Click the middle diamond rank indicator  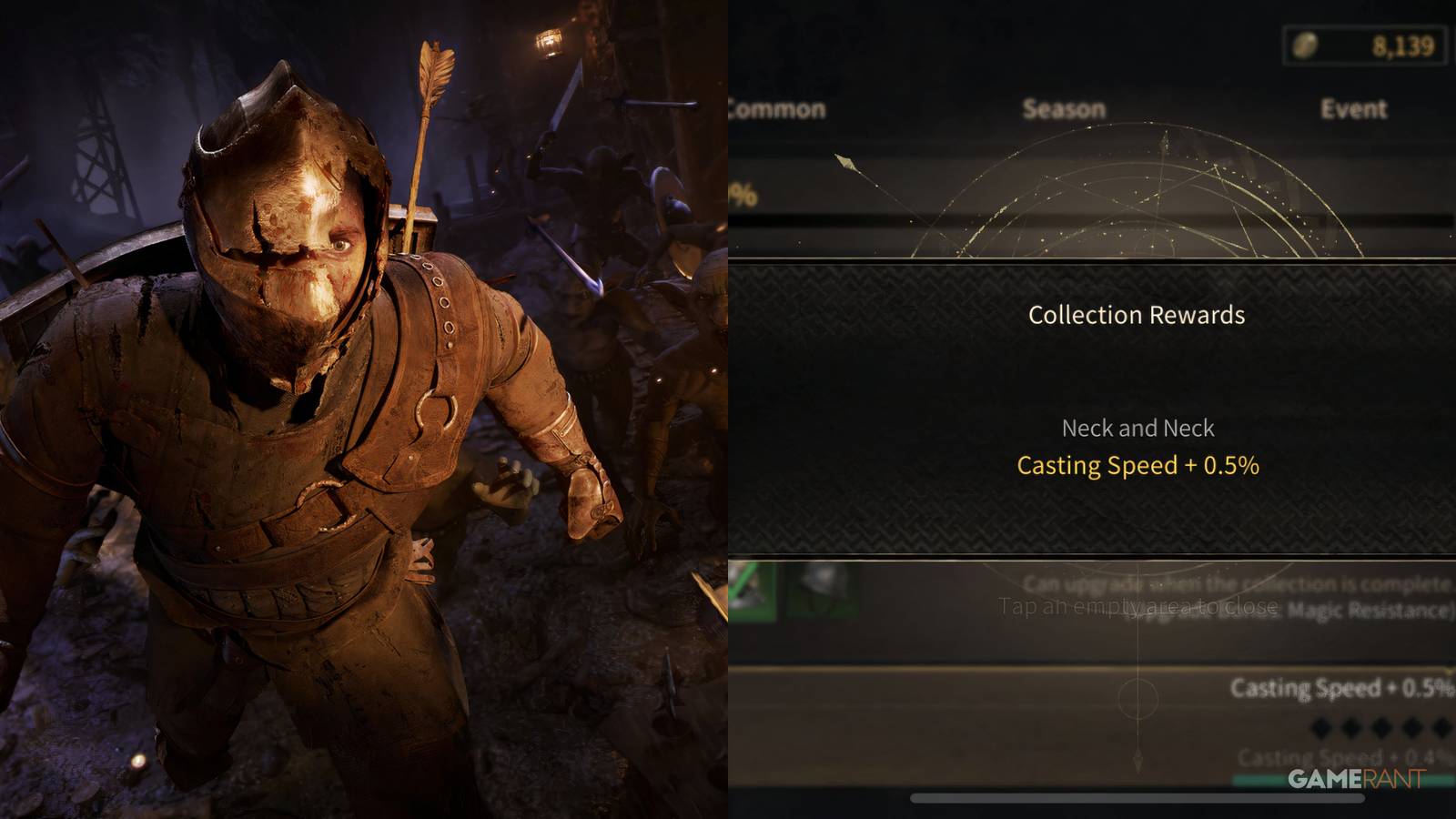tap(1380, 726)
